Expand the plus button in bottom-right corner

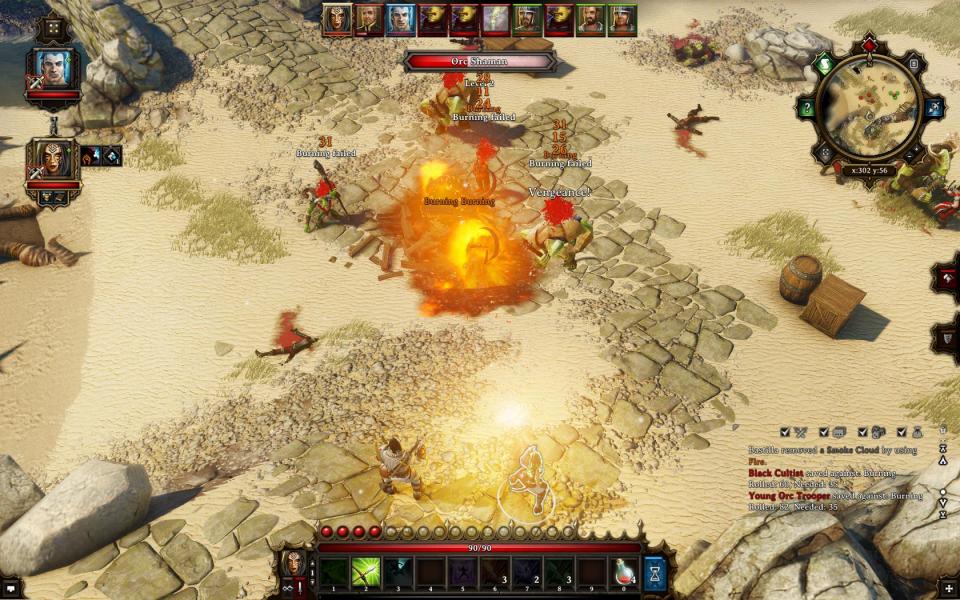(948, 588)
